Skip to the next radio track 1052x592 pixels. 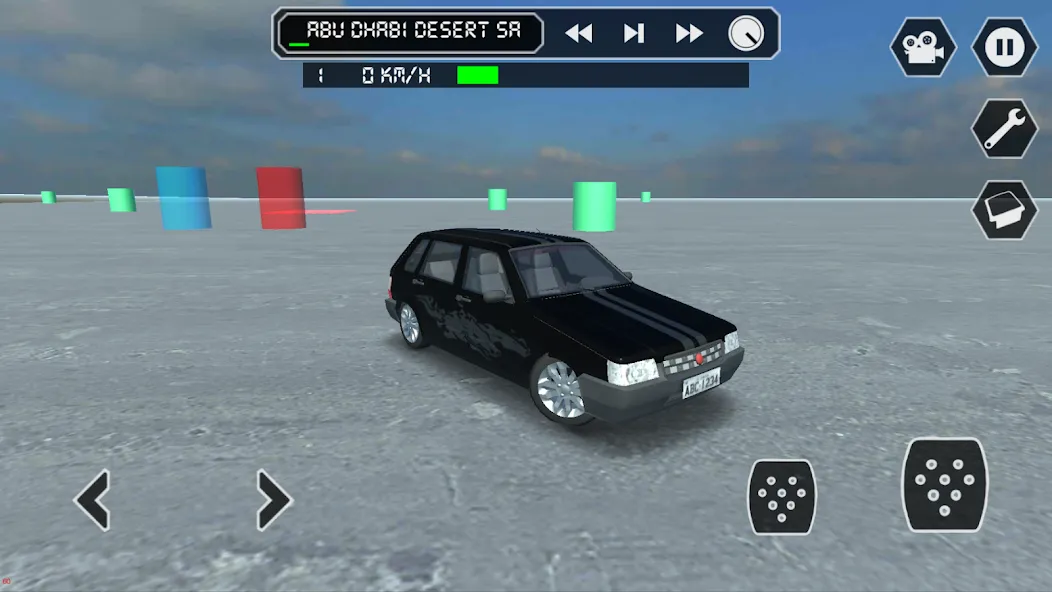[x=689, y=34]
